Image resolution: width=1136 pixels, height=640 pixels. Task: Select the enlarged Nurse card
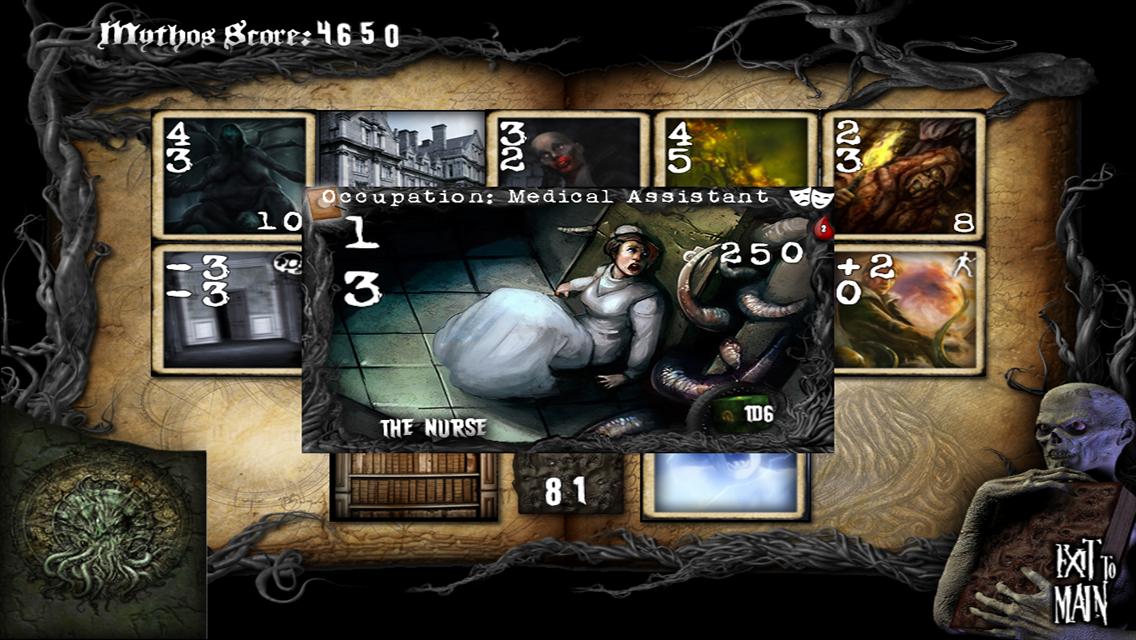[x=568, y=318]
